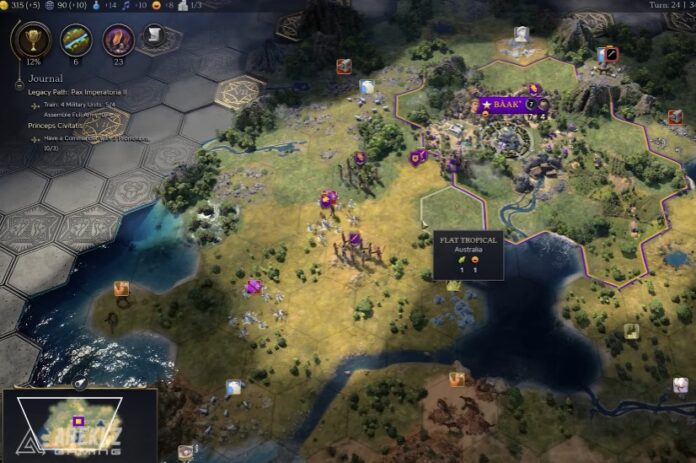Select the BAAK city banner
The height and width of the screenshot is (463, 696).
(x=502, y=104)
